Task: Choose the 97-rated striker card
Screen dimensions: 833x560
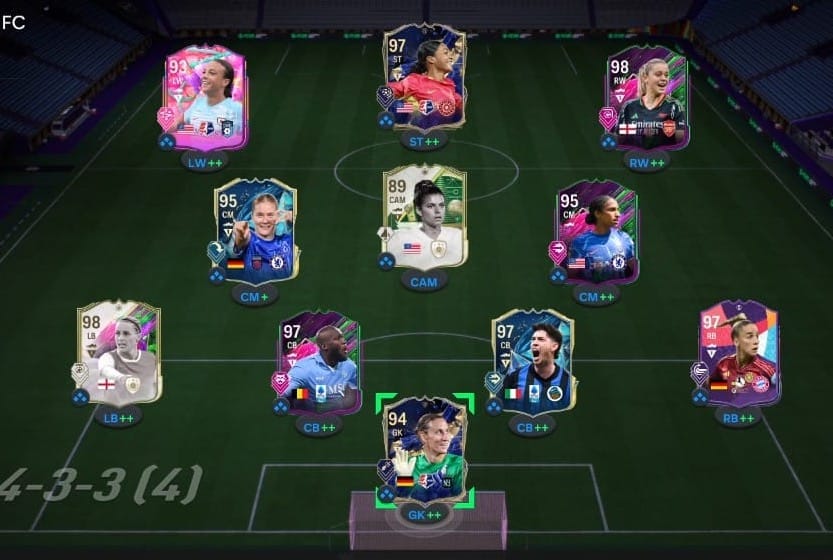Action: [x=425, y=78]
